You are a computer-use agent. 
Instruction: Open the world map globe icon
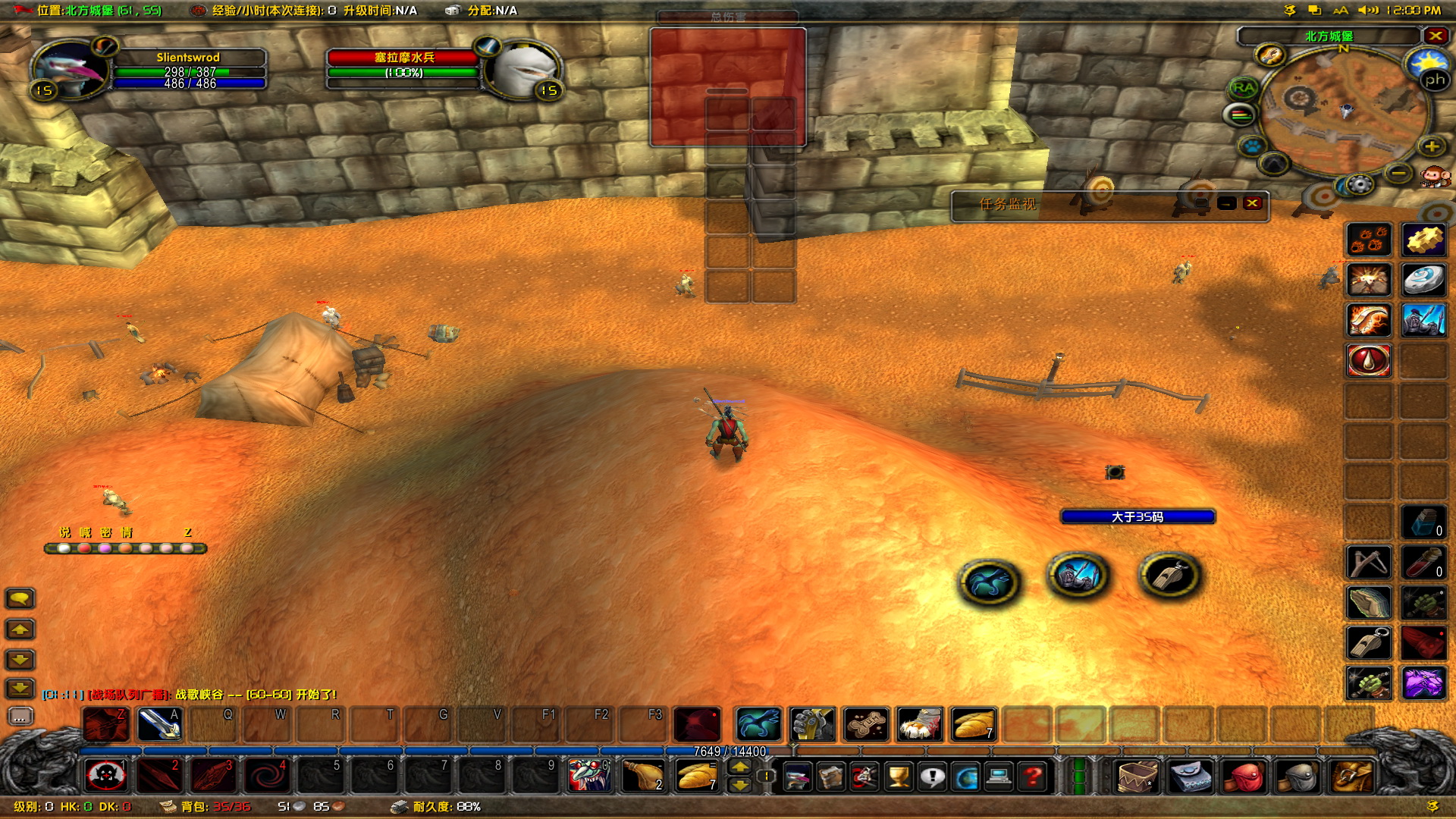tap(966, 776)
